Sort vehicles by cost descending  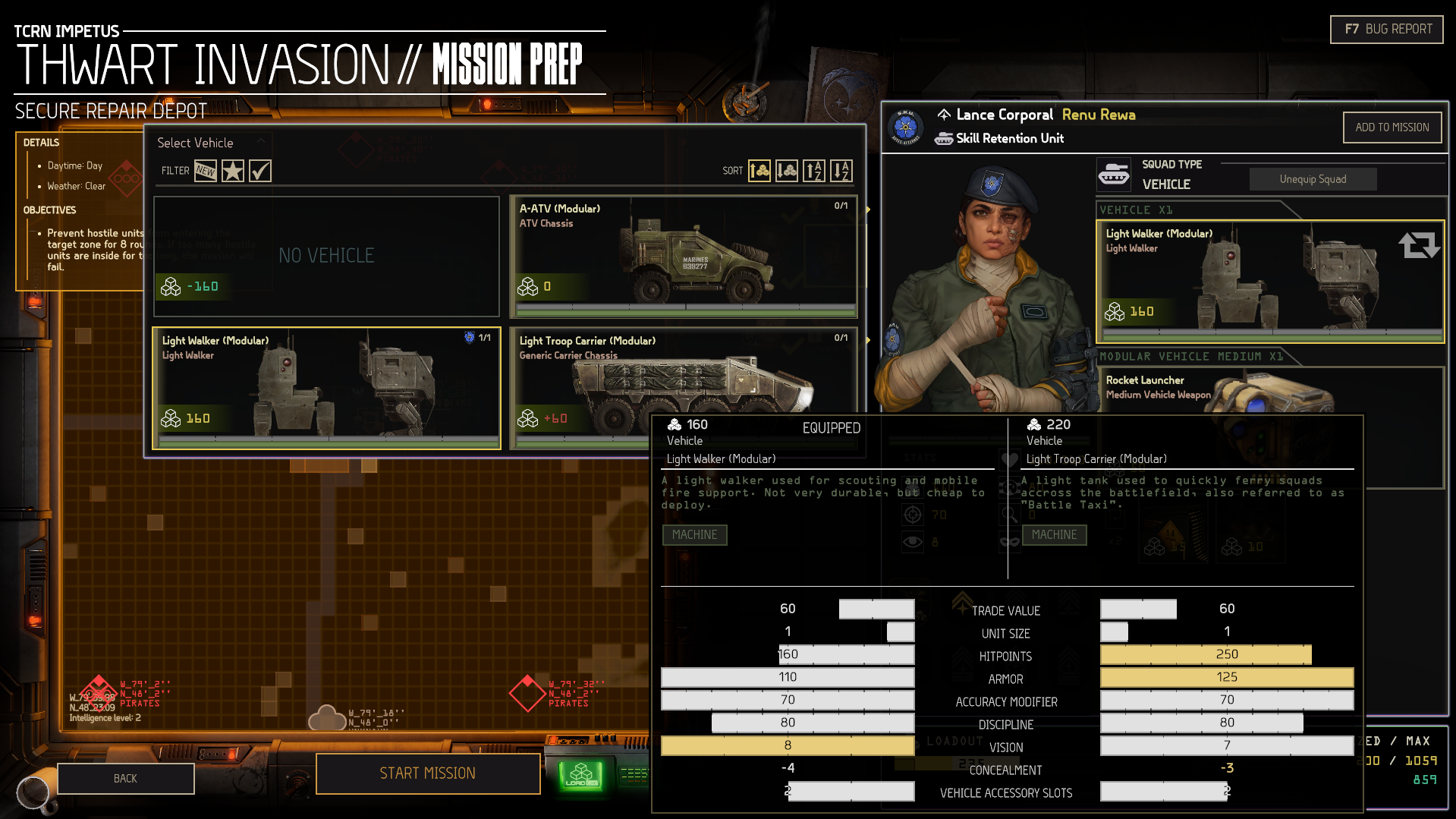click(x=787, y=171)
